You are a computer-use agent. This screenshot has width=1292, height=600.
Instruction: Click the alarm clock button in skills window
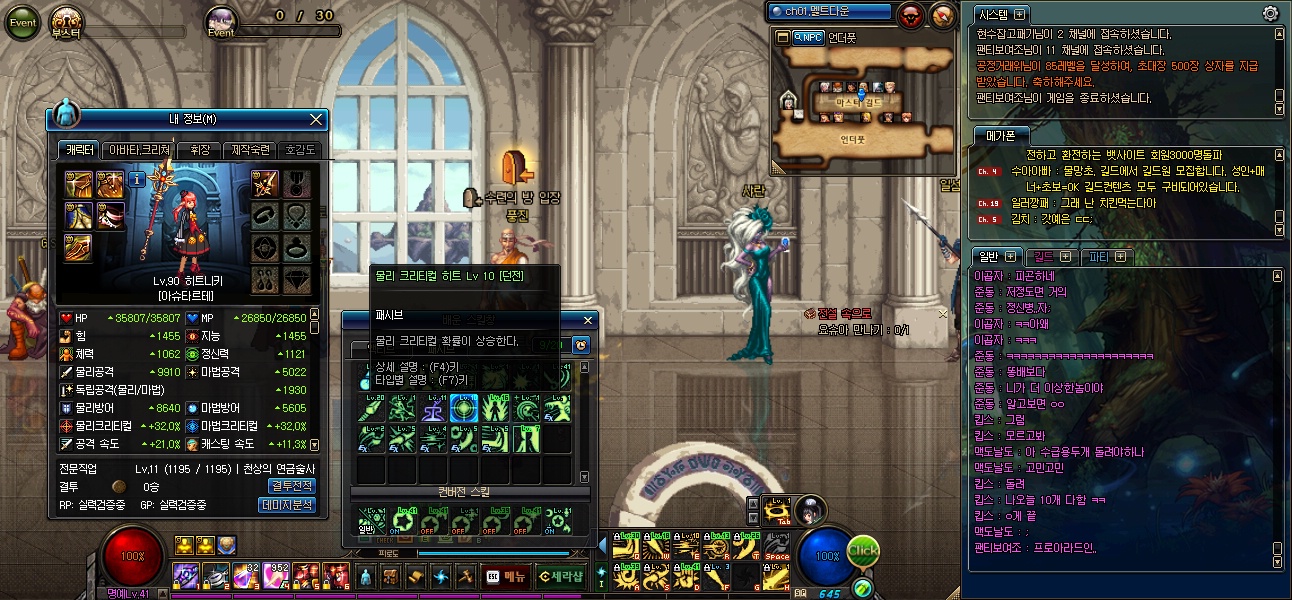click(x=580, y=345)
